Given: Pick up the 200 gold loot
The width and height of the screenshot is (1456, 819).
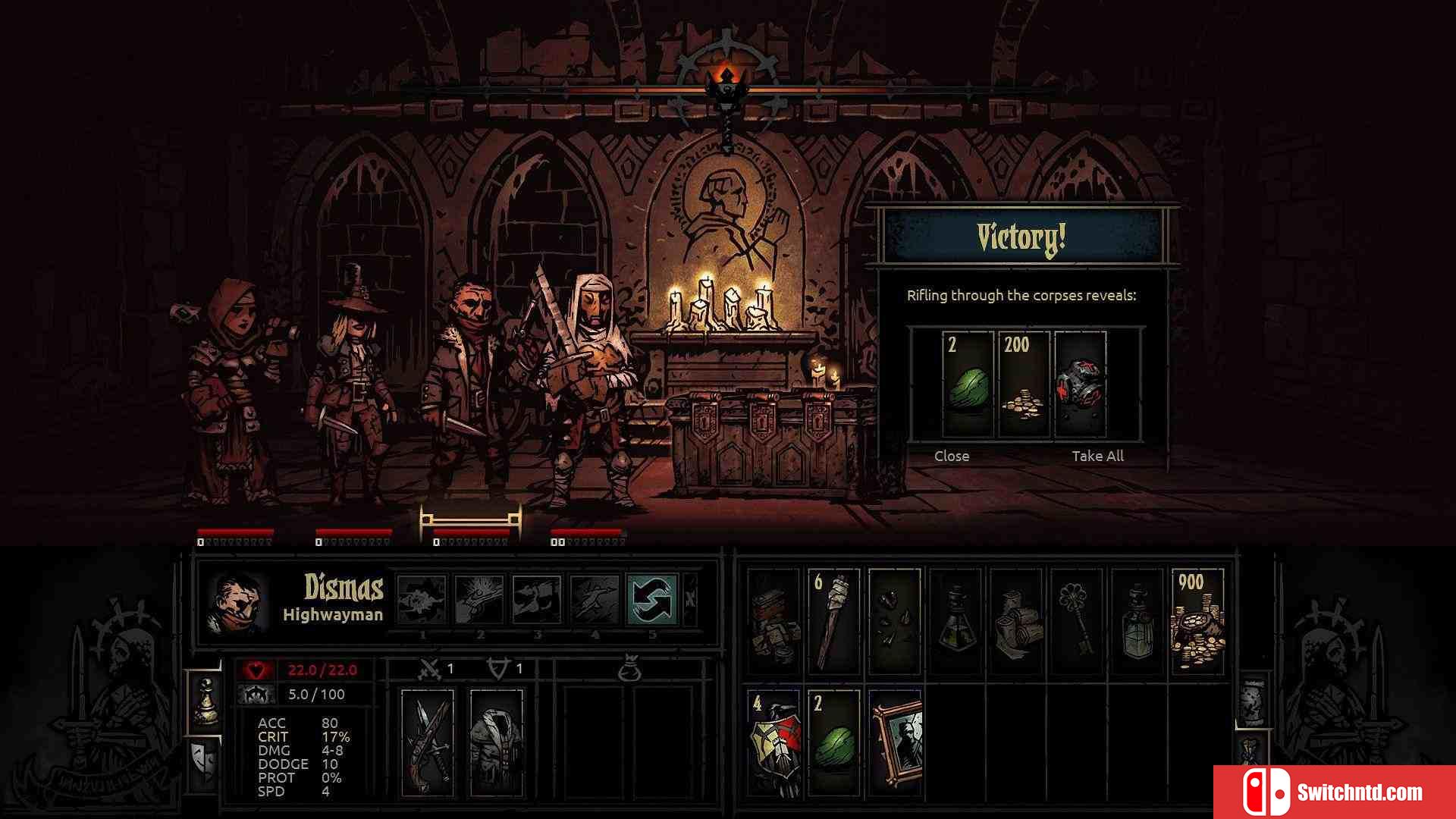Looking at the screenshot, I should (1024, 384).
